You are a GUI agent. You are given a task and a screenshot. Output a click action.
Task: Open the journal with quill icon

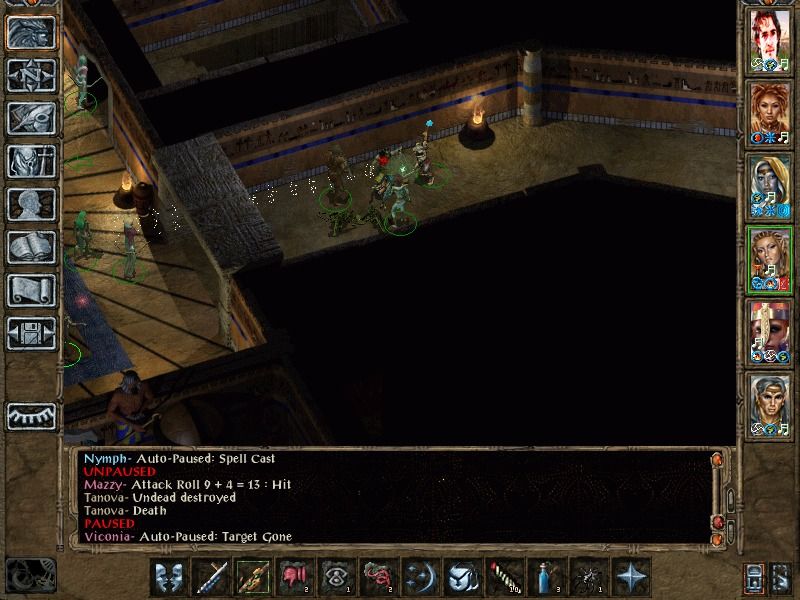[31, 119]
